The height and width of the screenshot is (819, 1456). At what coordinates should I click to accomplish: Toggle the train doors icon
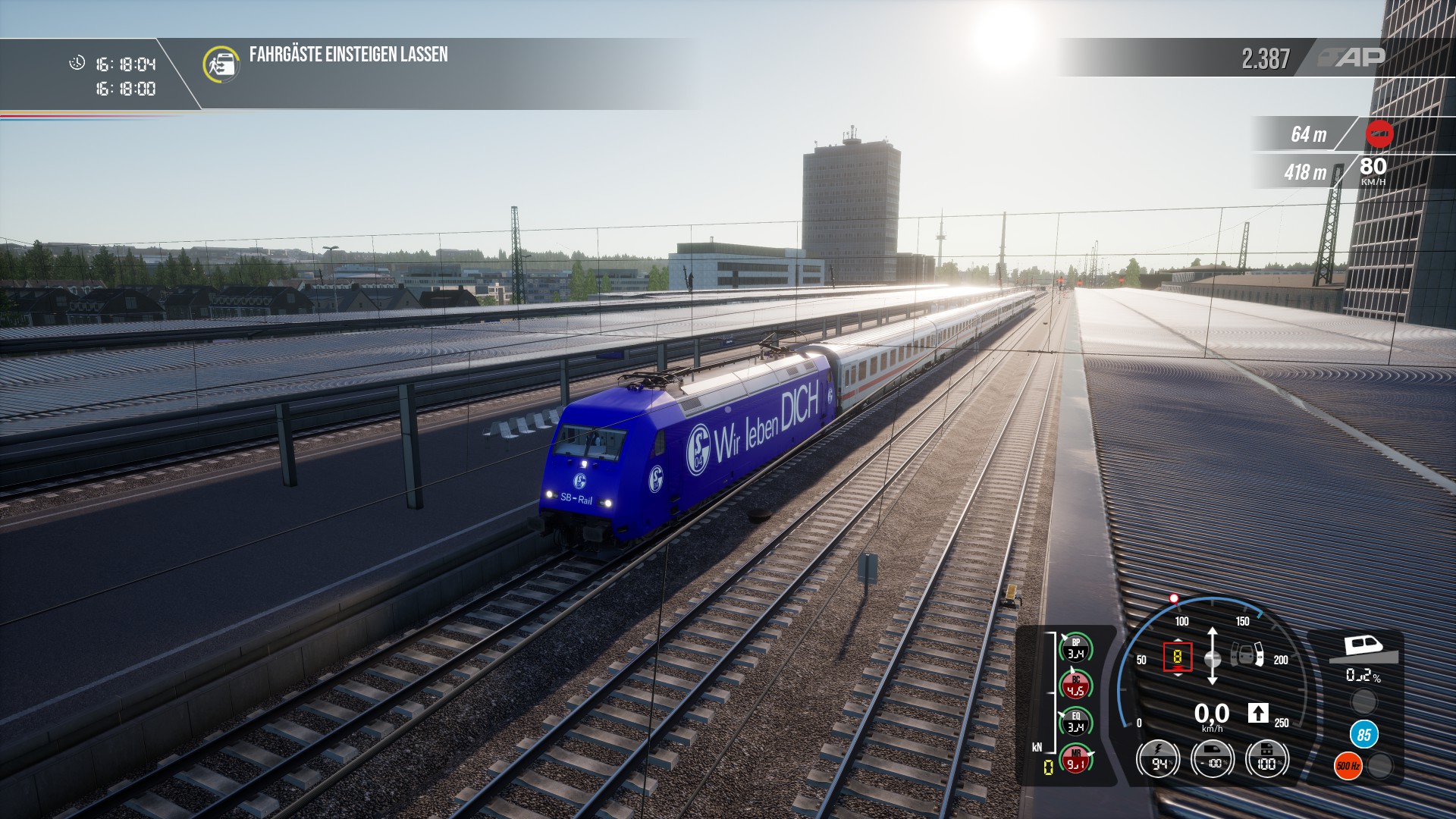[1247, 654]
